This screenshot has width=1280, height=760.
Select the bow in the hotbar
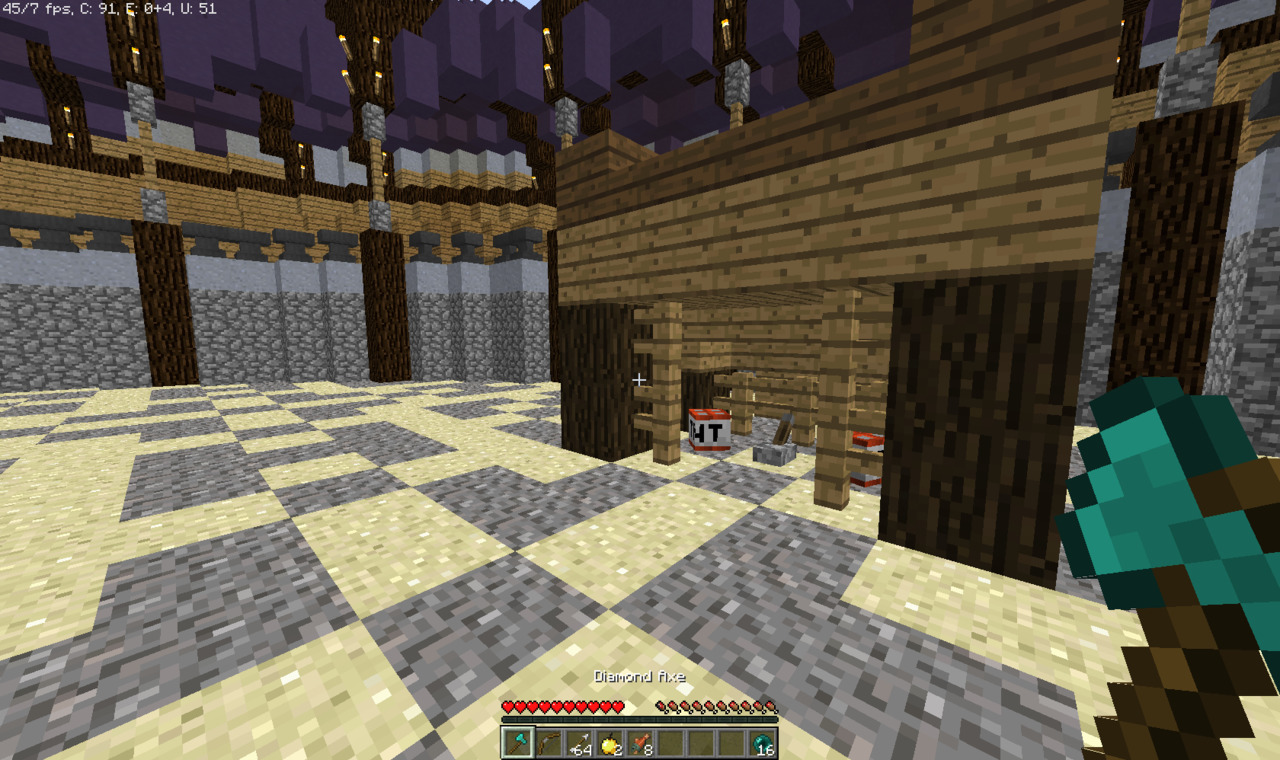click(x=548, y=743)
